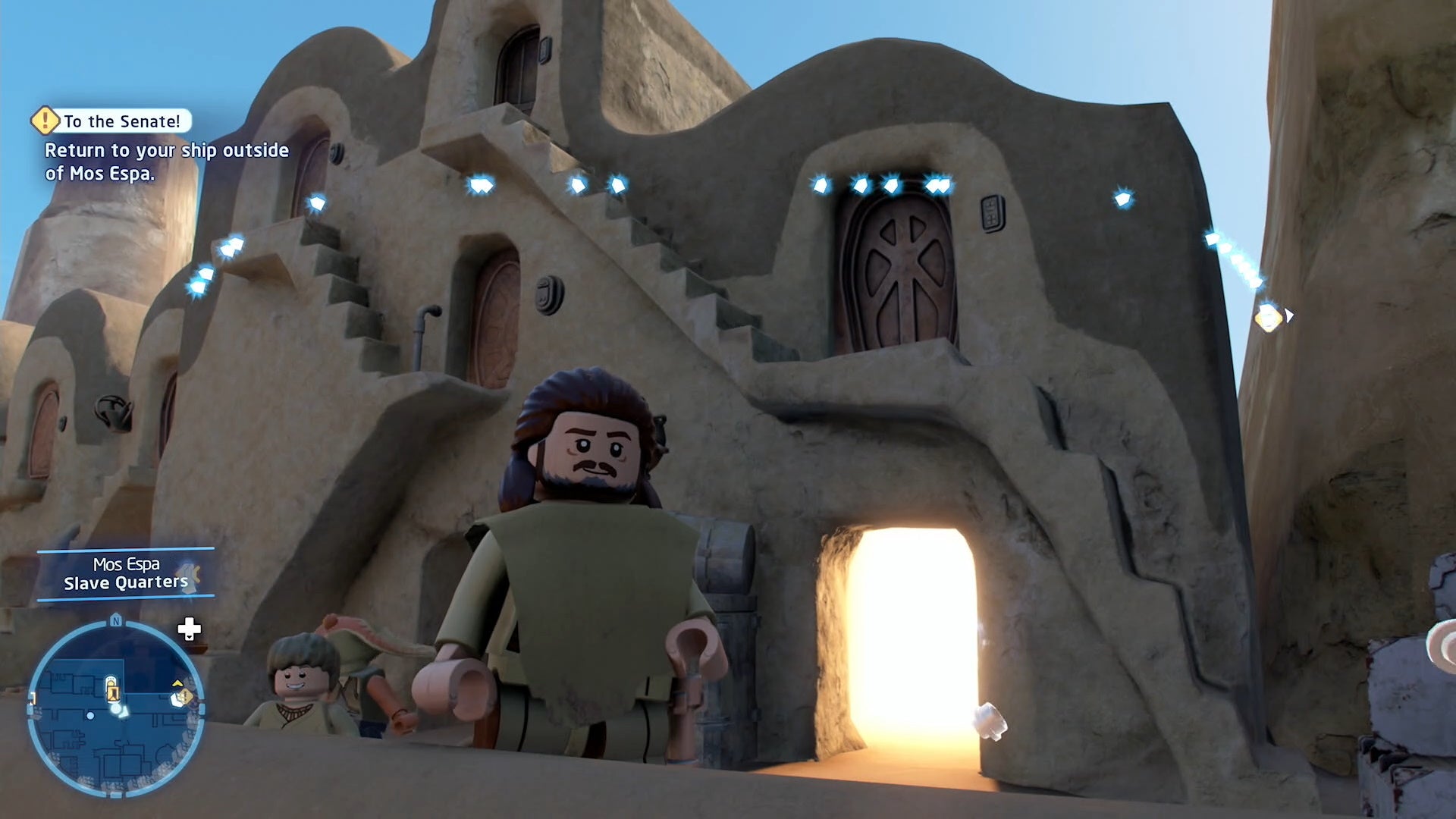Viewport: 1456px width, 819px height.
Task: Select the north compass marker on the minimap
Action: click(x=115, y=620)
